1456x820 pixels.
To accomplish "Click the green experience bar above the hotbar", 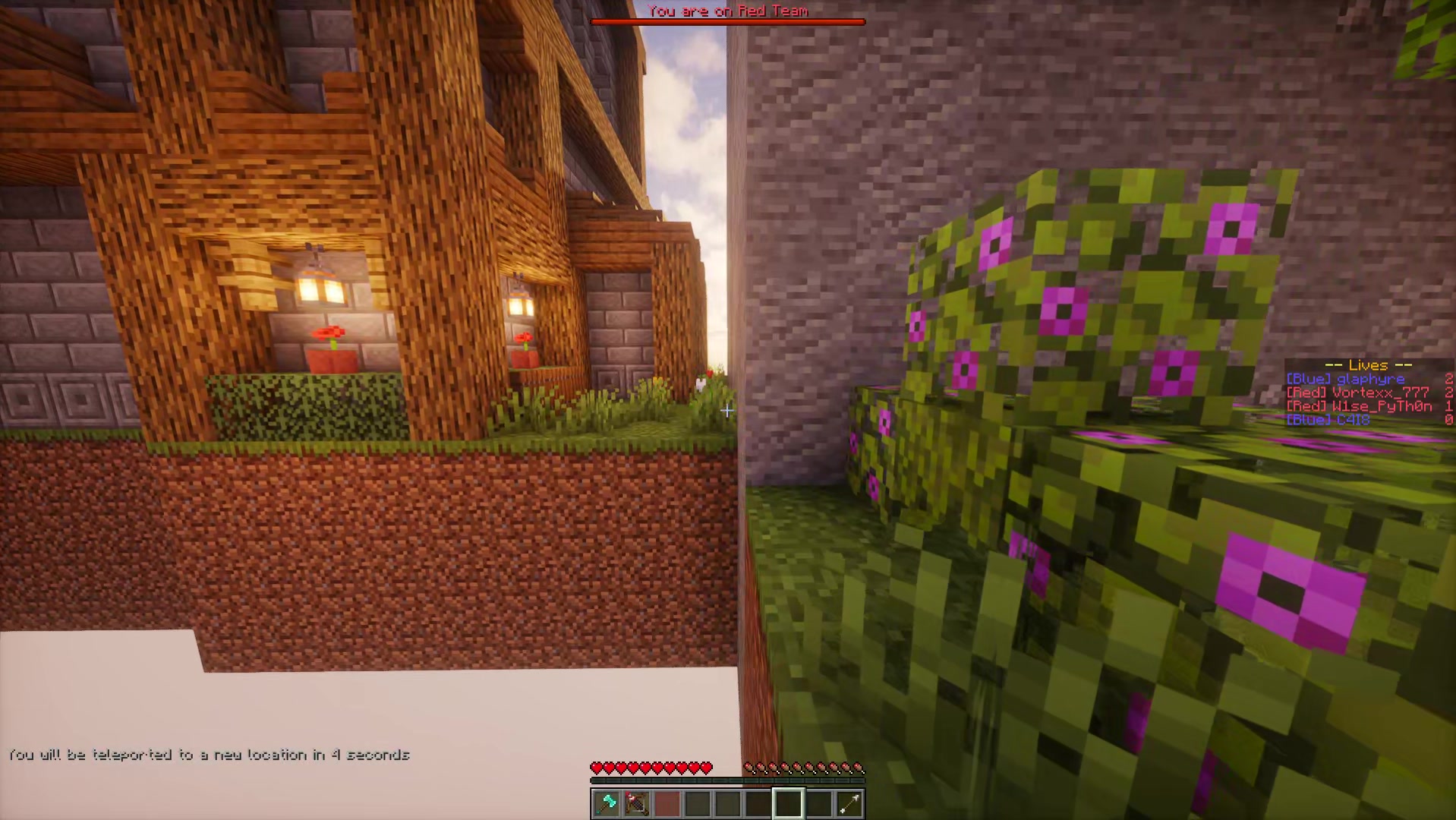I will pos(727,781).
